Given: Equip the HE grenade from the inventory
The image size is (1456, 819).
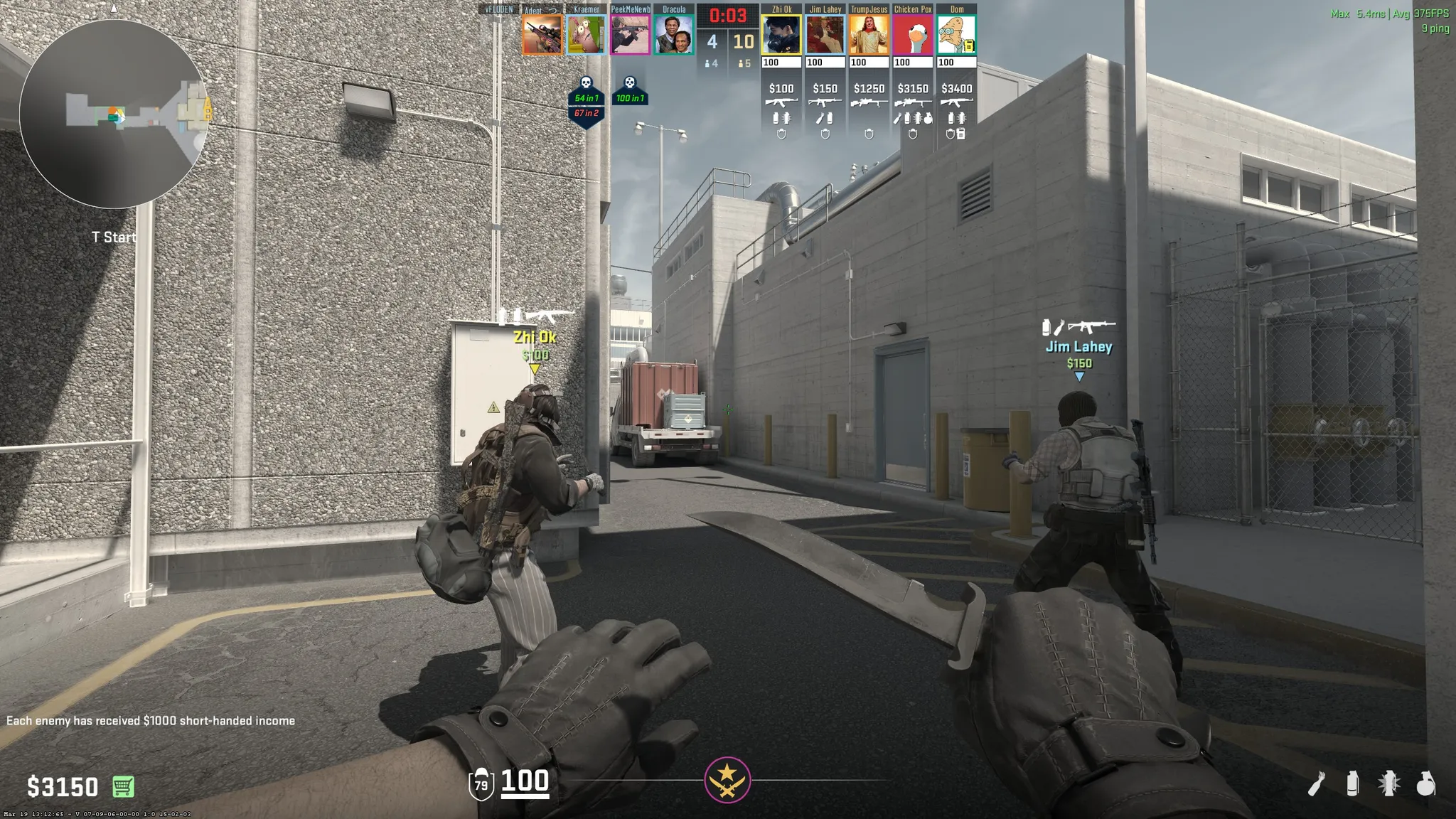Looking at the screenshot, I should (x=1425, y=783).
